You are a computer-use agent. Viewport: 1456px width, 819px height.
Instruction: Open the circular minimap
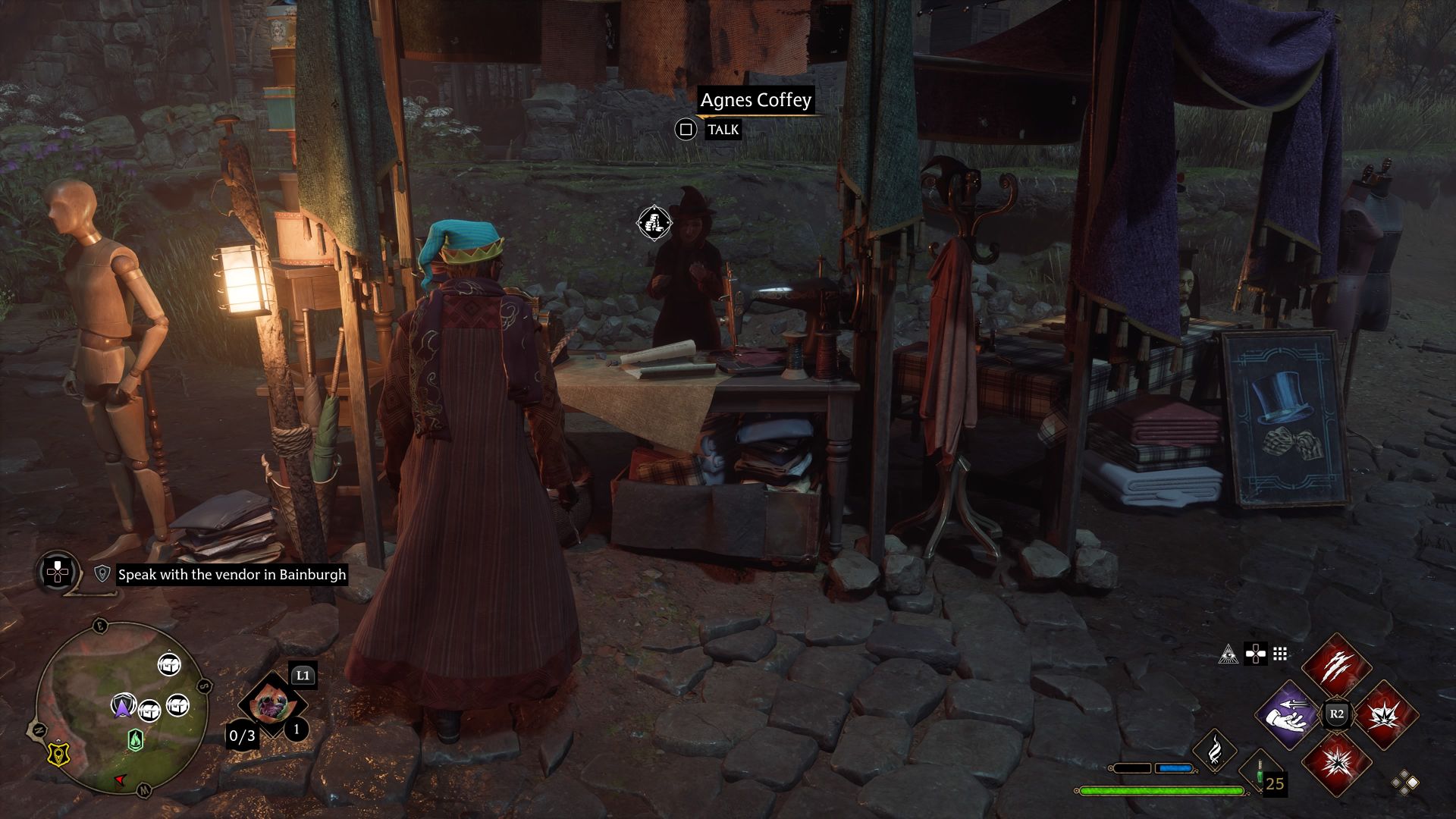[121, 708]
